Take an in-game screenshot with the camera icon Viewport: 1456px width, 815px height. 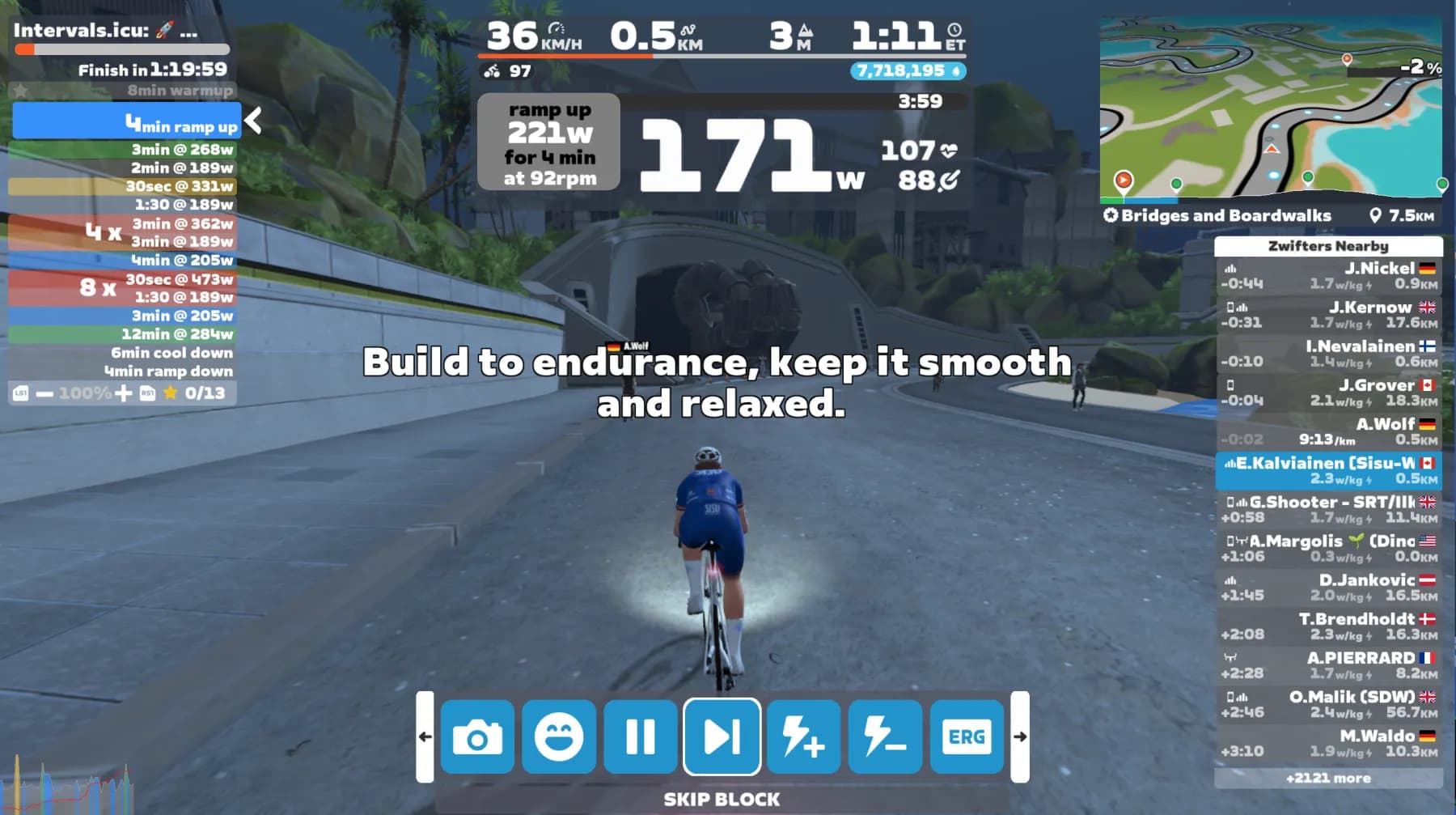click(478, 736)
